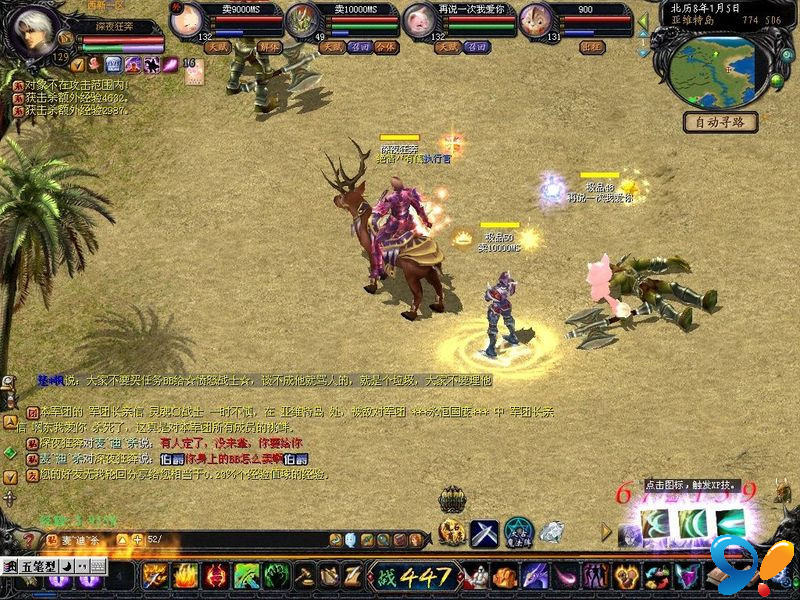The width and height of the screenshot is (800, 600).
Task: Trigger the first green XP skill icon
Action: coord(656,523)
